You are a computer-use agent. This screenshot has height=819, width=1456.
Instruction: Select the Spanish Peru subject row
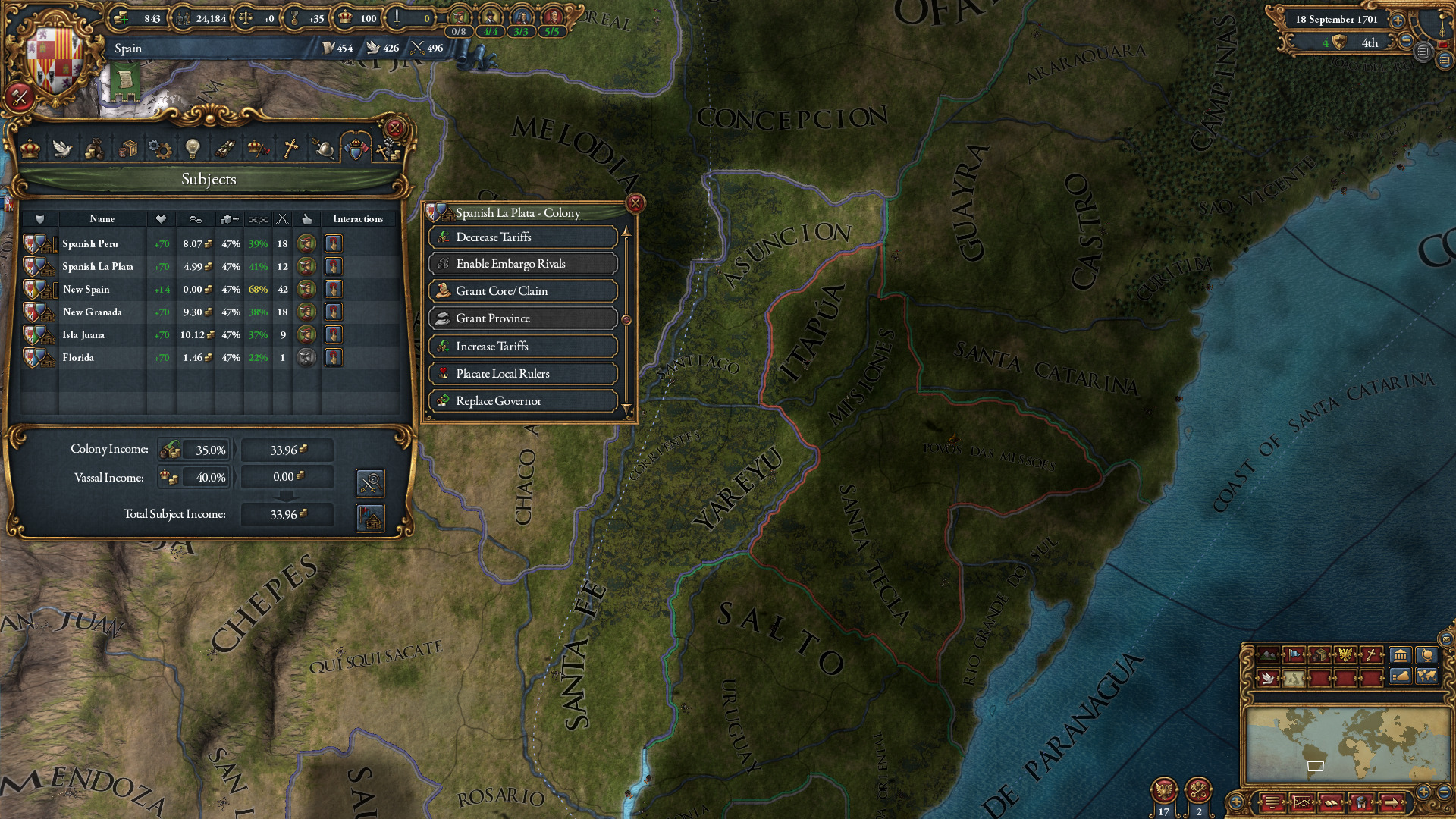90,244
